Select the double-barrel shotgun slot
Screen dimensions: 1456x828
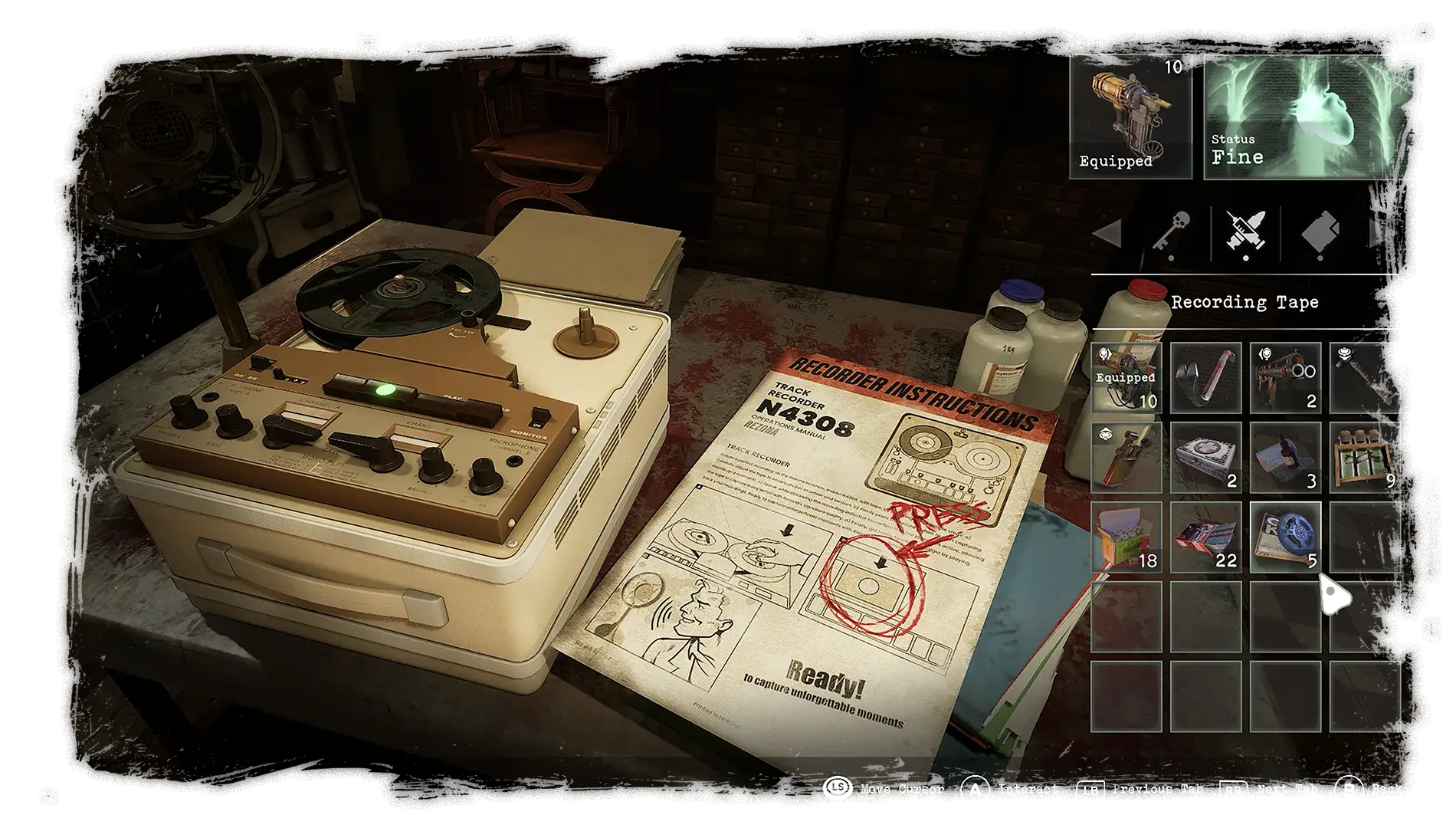[1285, 378]
